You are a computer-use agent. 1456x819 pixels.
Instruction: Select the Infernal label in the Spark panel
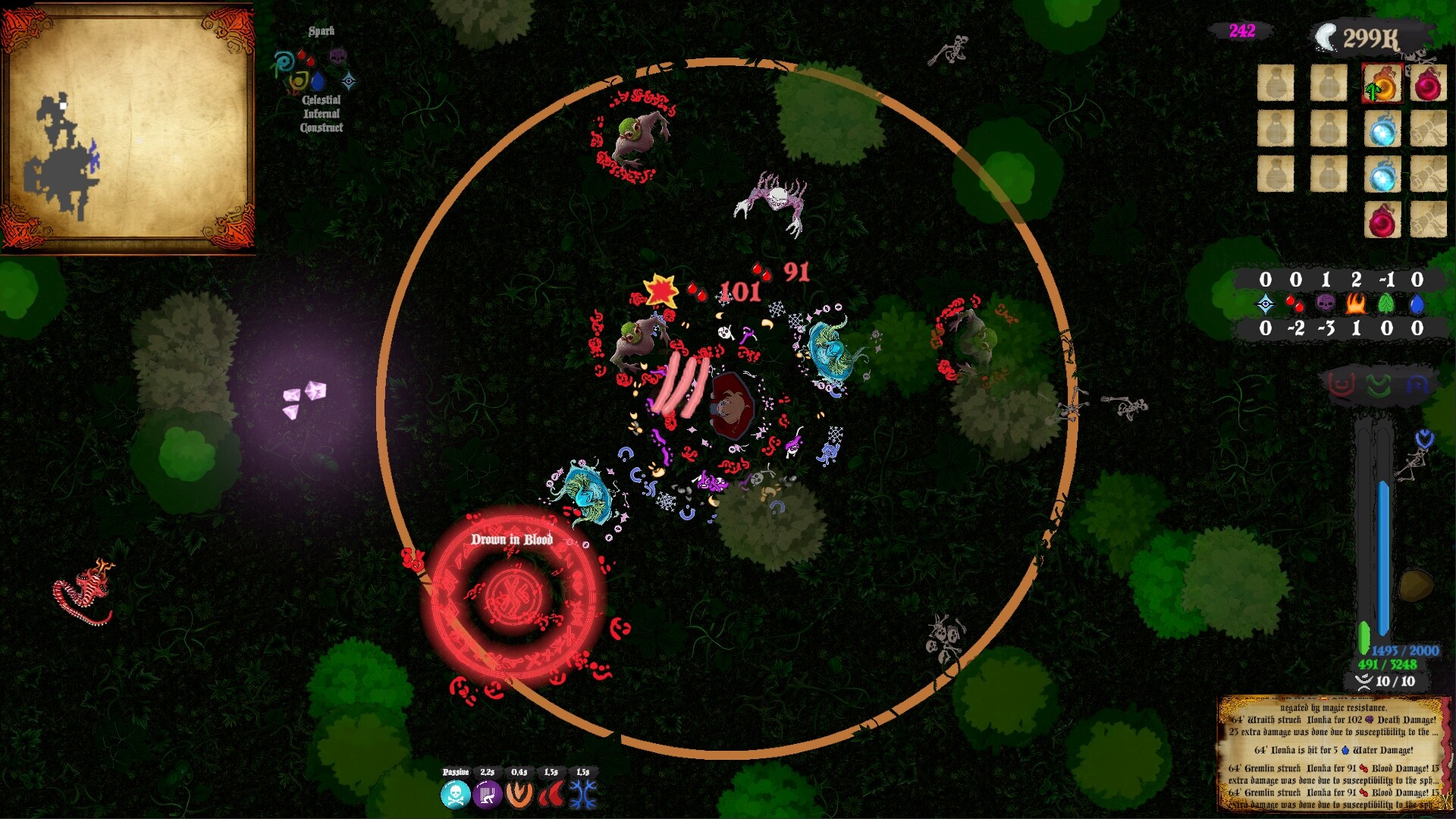pyautogui.click(x=322, y=114)
